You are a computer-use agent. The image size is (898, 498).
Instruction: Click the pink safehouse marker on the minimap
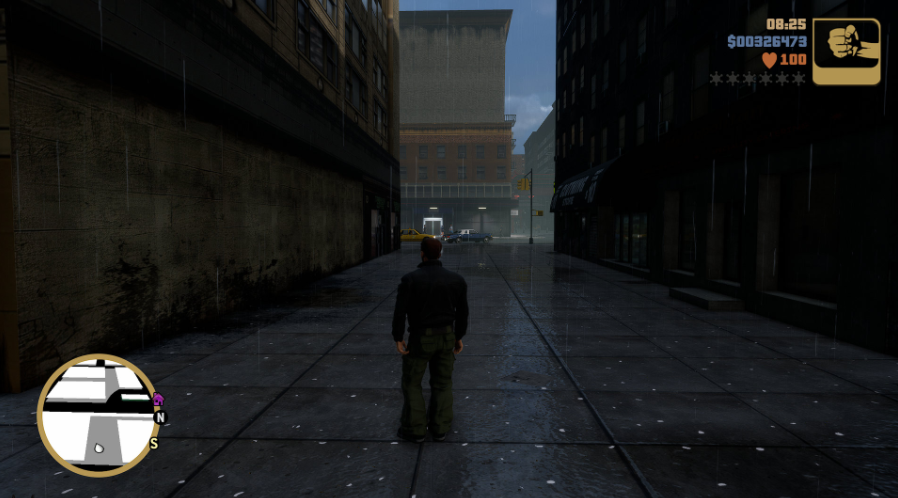tap(158, 401)
